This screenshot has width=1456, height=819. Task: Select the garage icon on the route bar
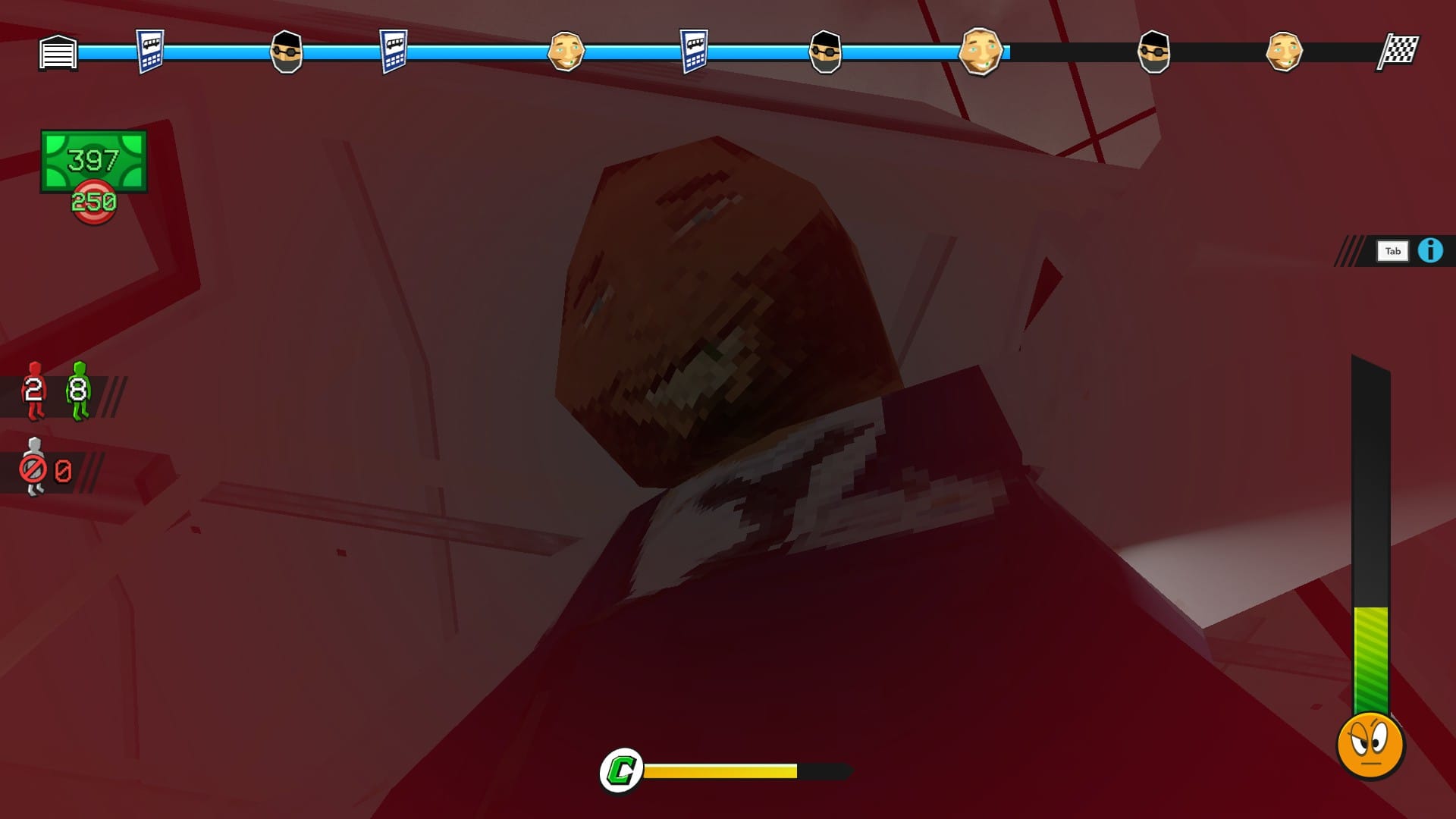click(x=57, y=53)
